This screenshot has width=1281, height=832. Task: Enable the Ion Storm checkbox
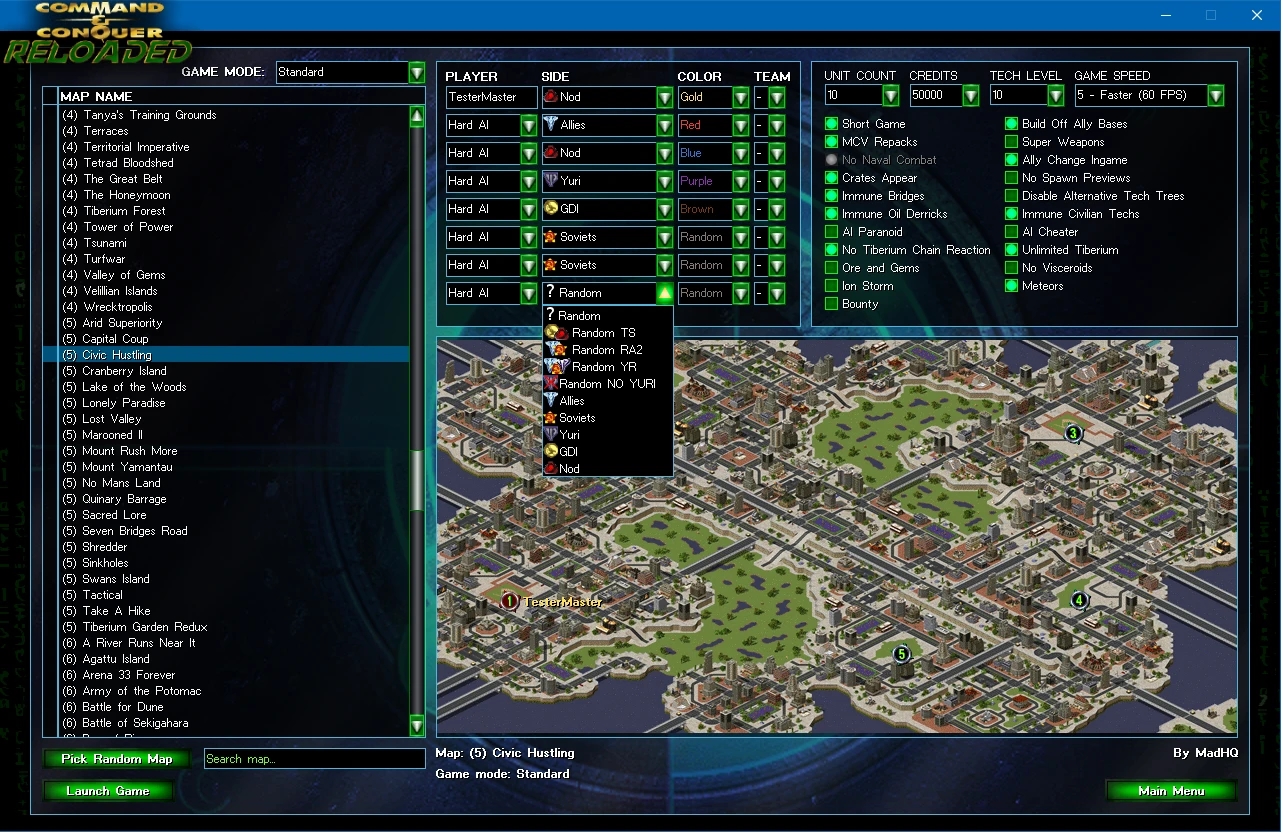(x=831, y=286)
